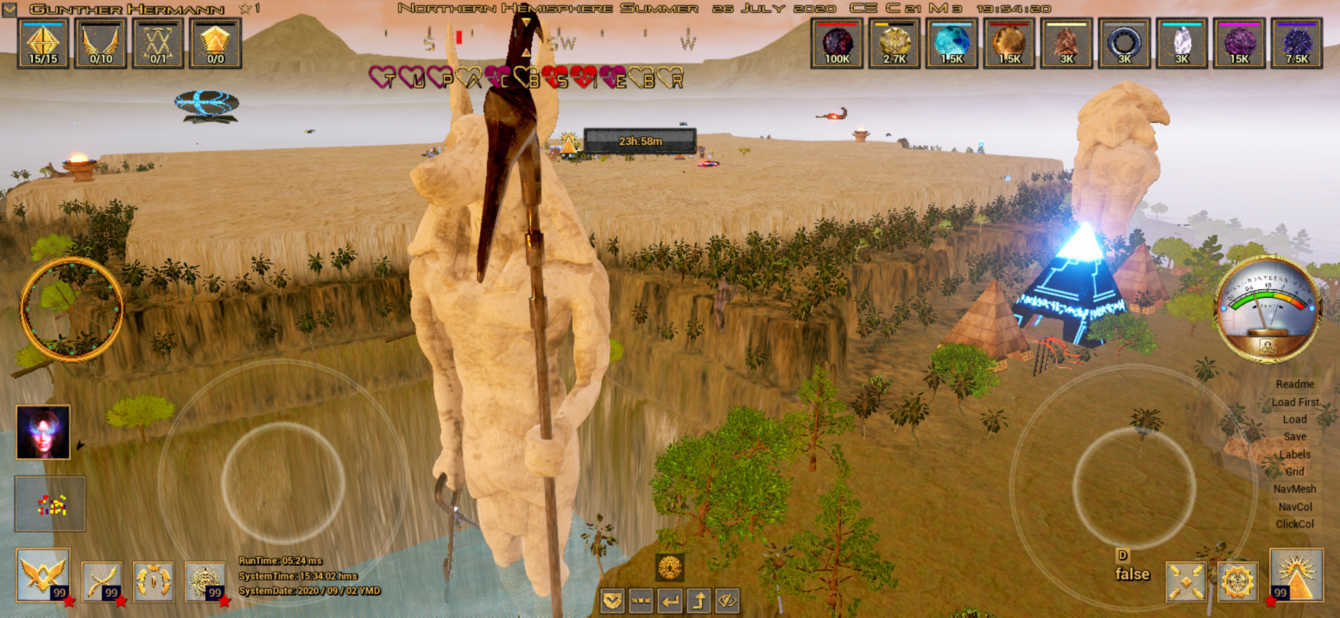Image resolution: width=1340 pixels, height=618 pixels.
Task: Select the golden pyramid resource showing 15/15
Action: click(x=44, y=43)
